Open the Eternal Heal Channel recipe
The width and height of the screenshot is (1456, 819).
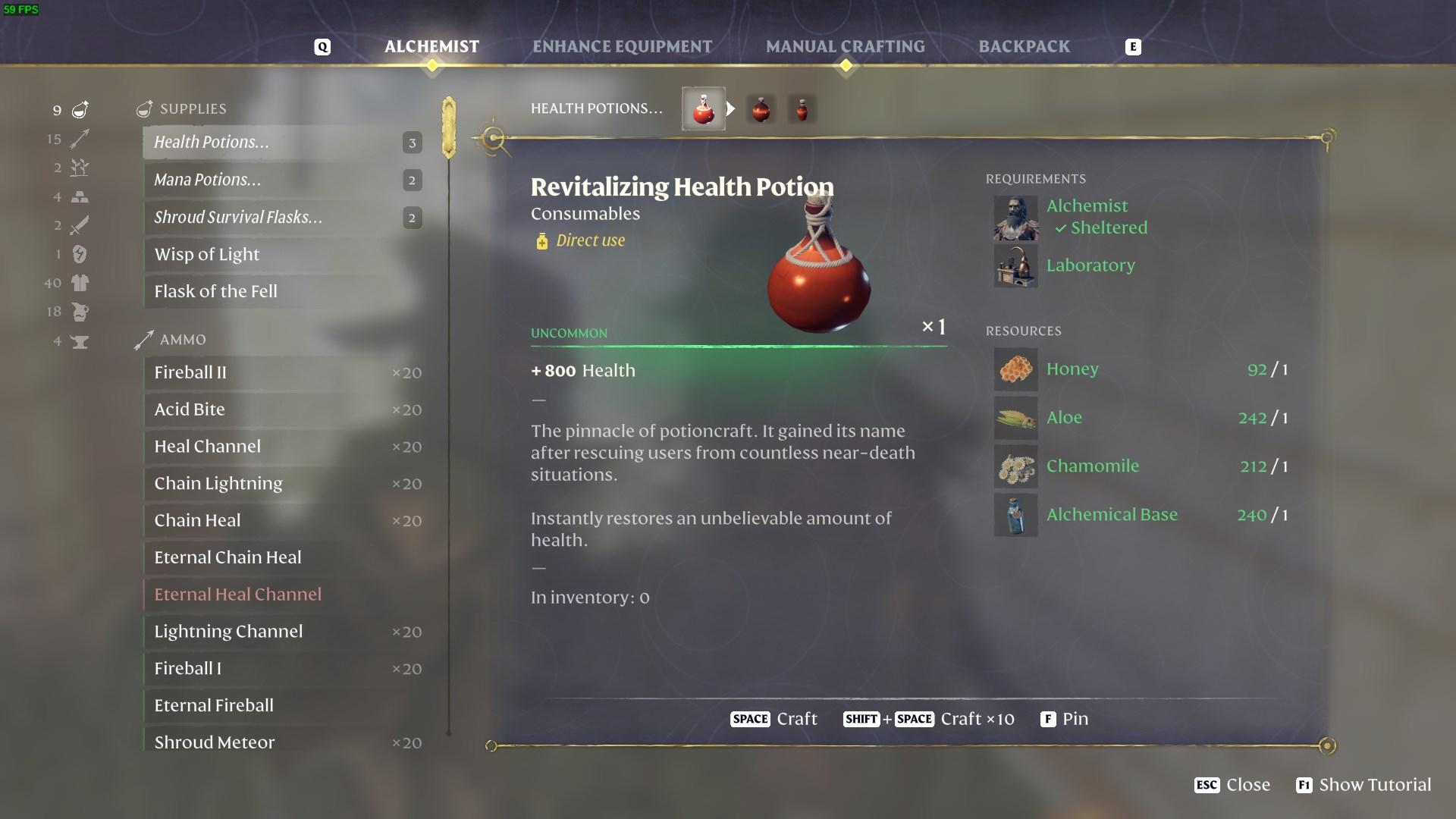coord(282,595)
